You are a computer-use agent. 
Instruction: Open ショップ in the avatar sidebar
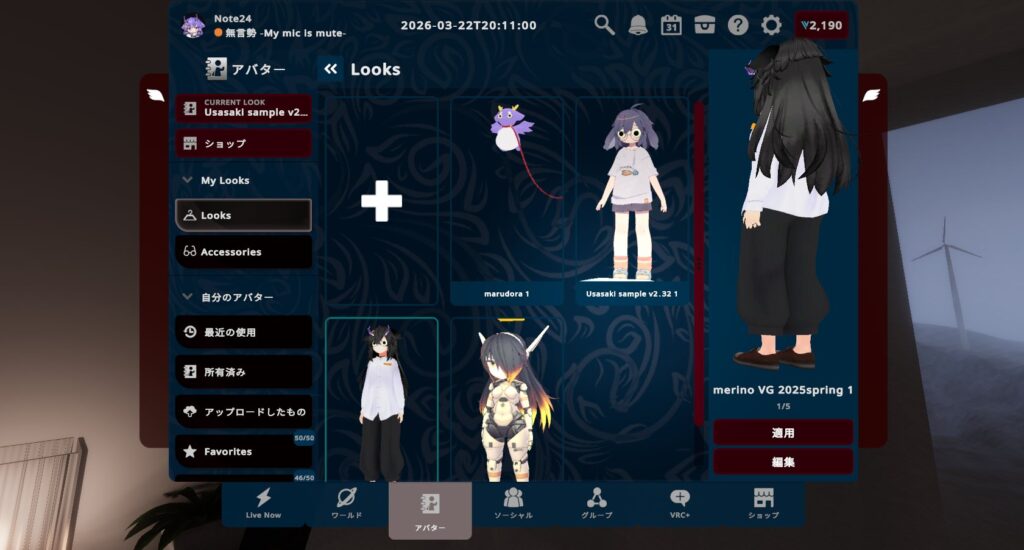[x=244, y=143]
